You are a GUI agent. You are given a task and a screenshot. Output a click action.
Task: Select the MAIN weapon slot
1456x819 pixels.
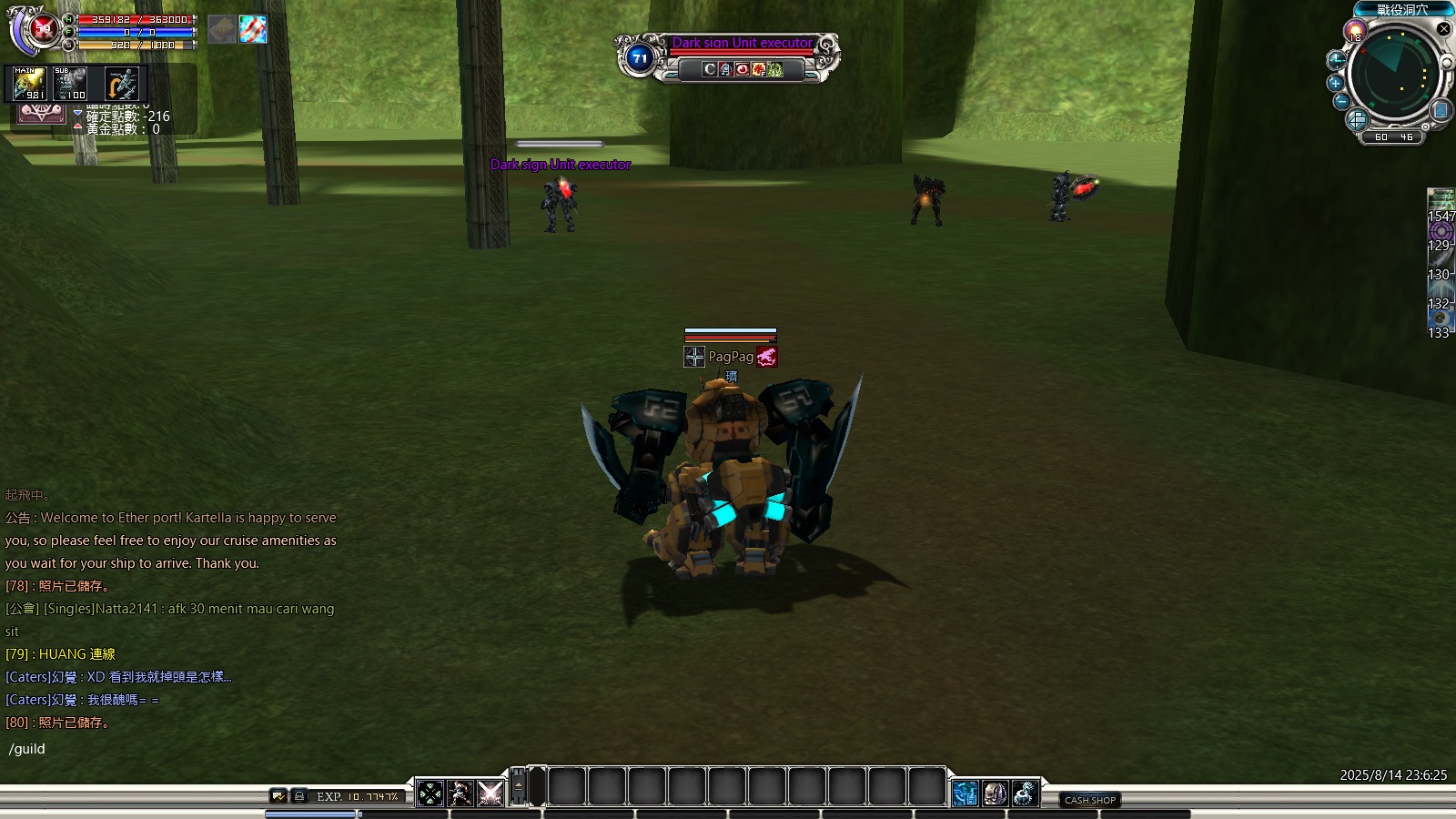click(x=28, y=84)
